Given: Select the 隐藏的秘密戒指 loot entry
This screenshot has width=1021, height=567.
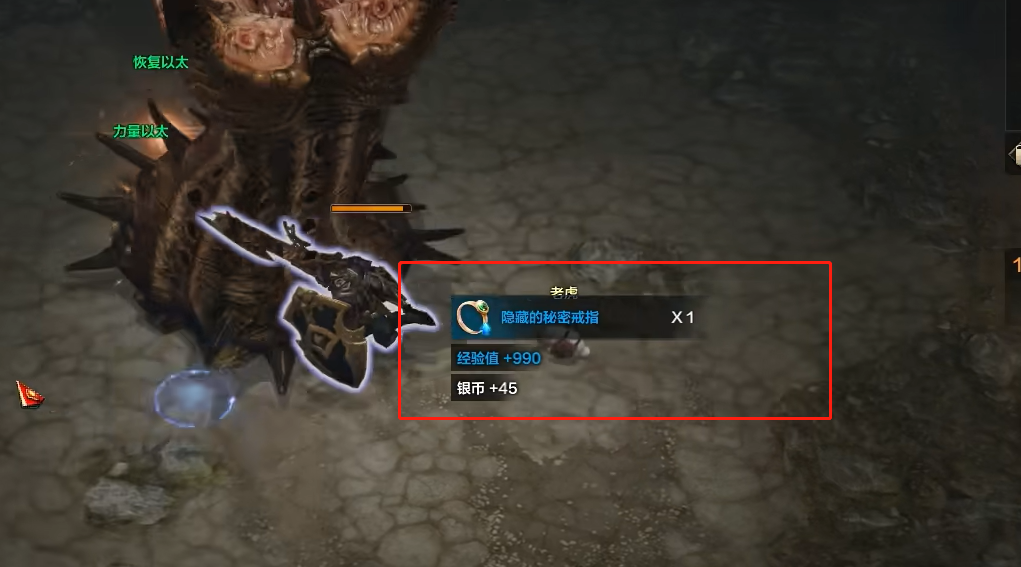Looking at the screenshot, I should [550, 318].
